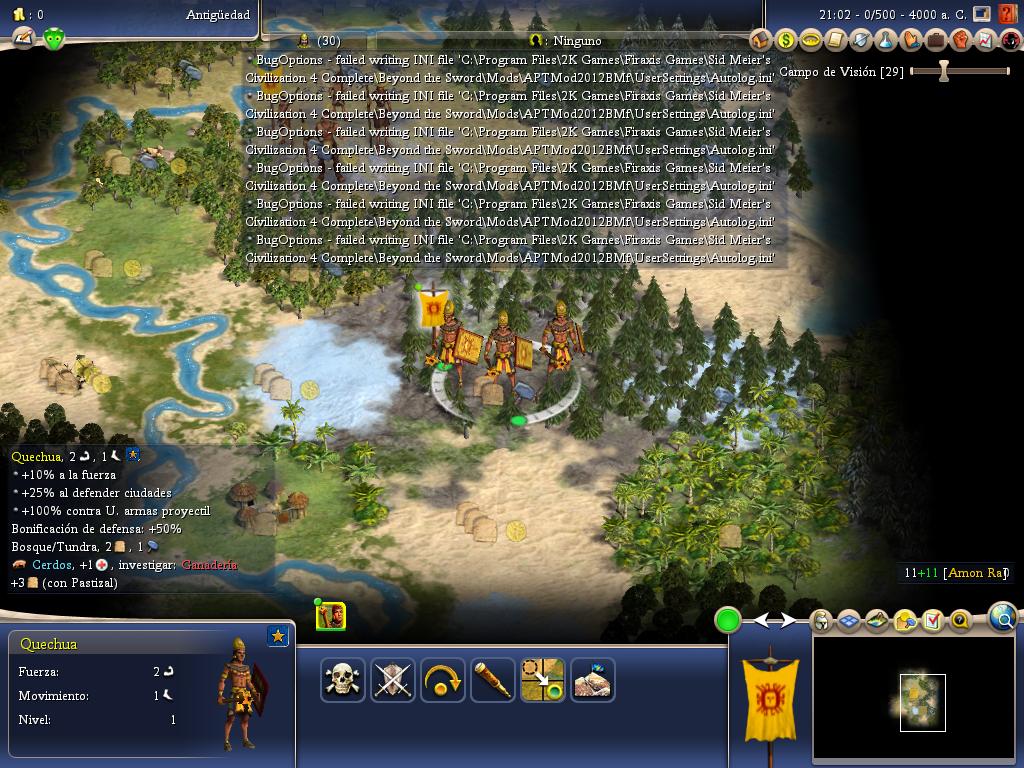
Task: Open the finance advisor dollar icon
Action: (x=786, y=40)
